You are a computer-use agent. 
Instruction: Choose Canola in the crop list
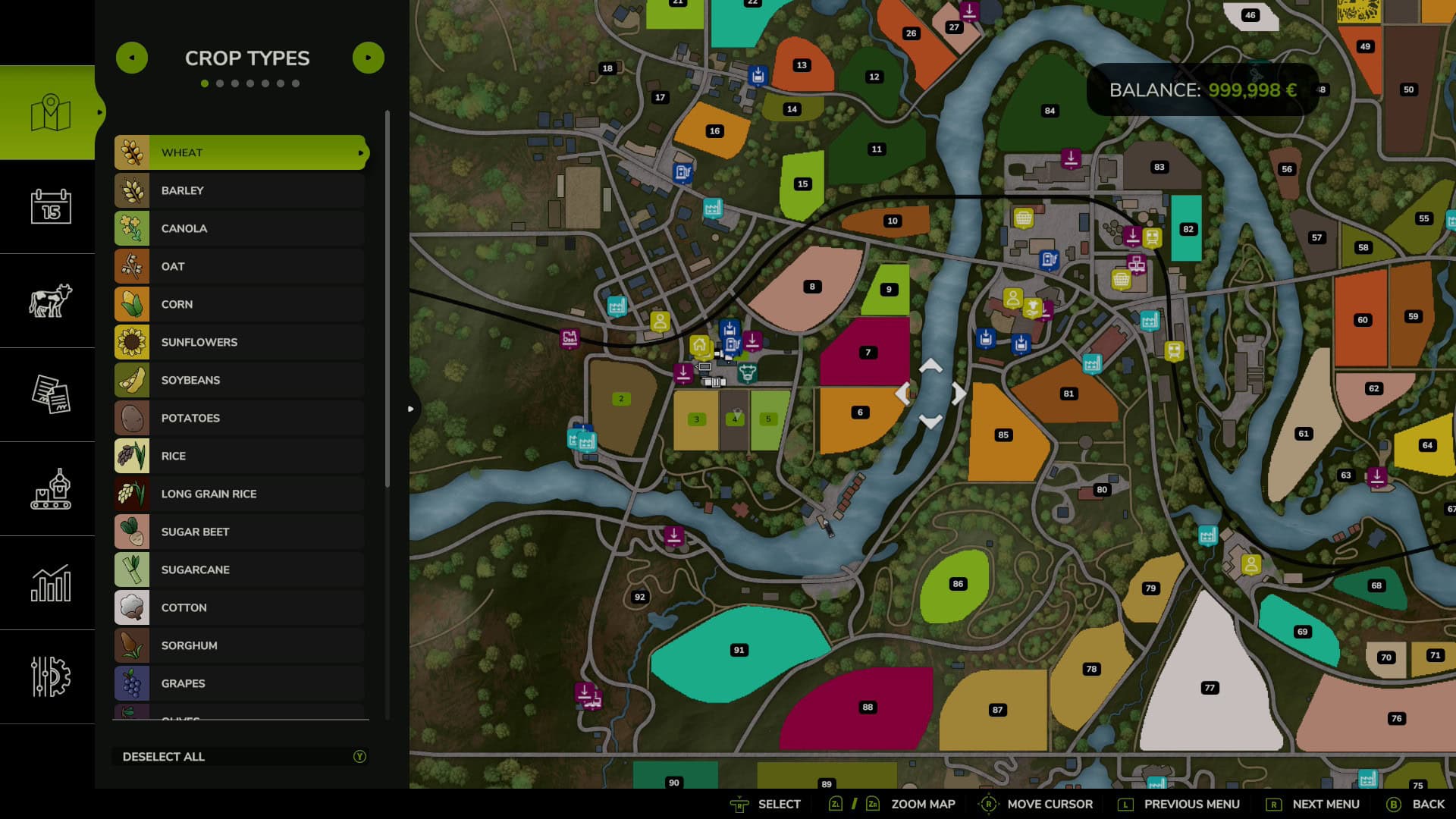[240, 228]
